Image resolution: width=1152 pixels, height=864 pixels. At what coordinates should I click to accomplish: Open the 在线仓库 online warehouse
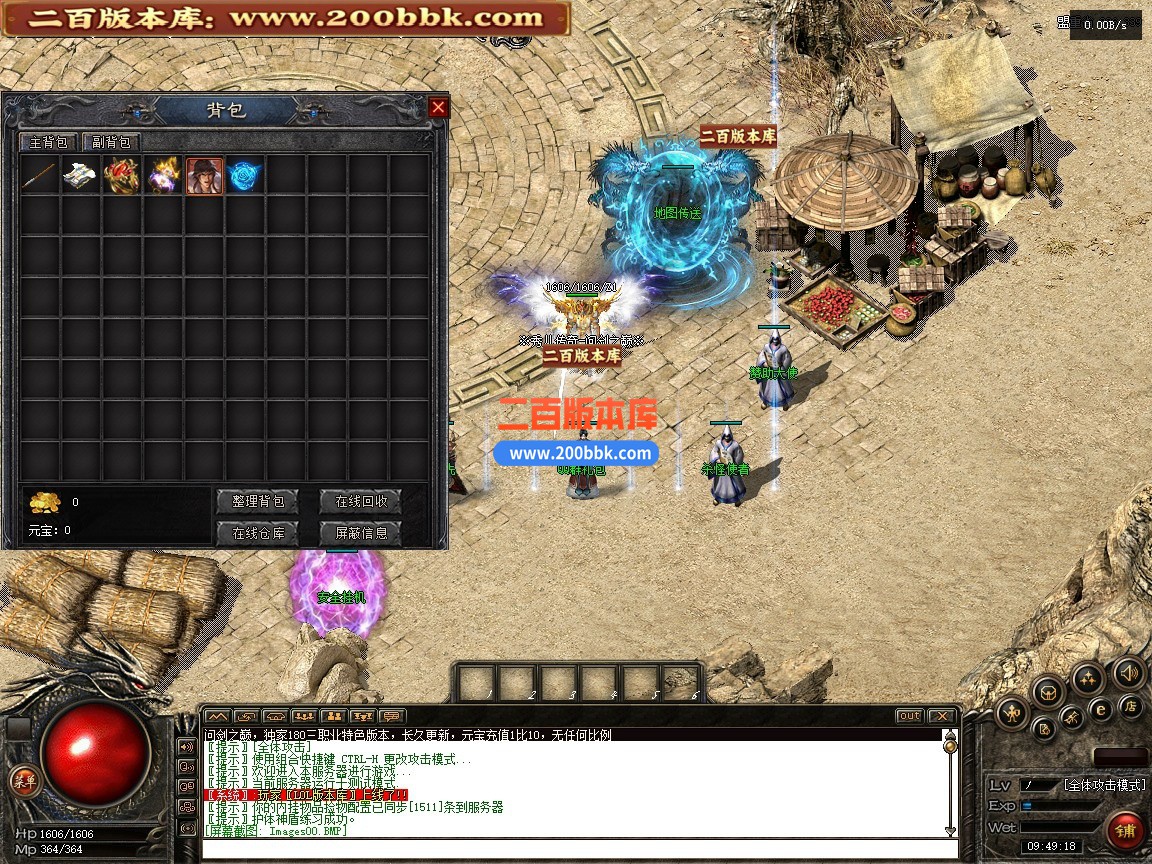(x=258, y=533)
